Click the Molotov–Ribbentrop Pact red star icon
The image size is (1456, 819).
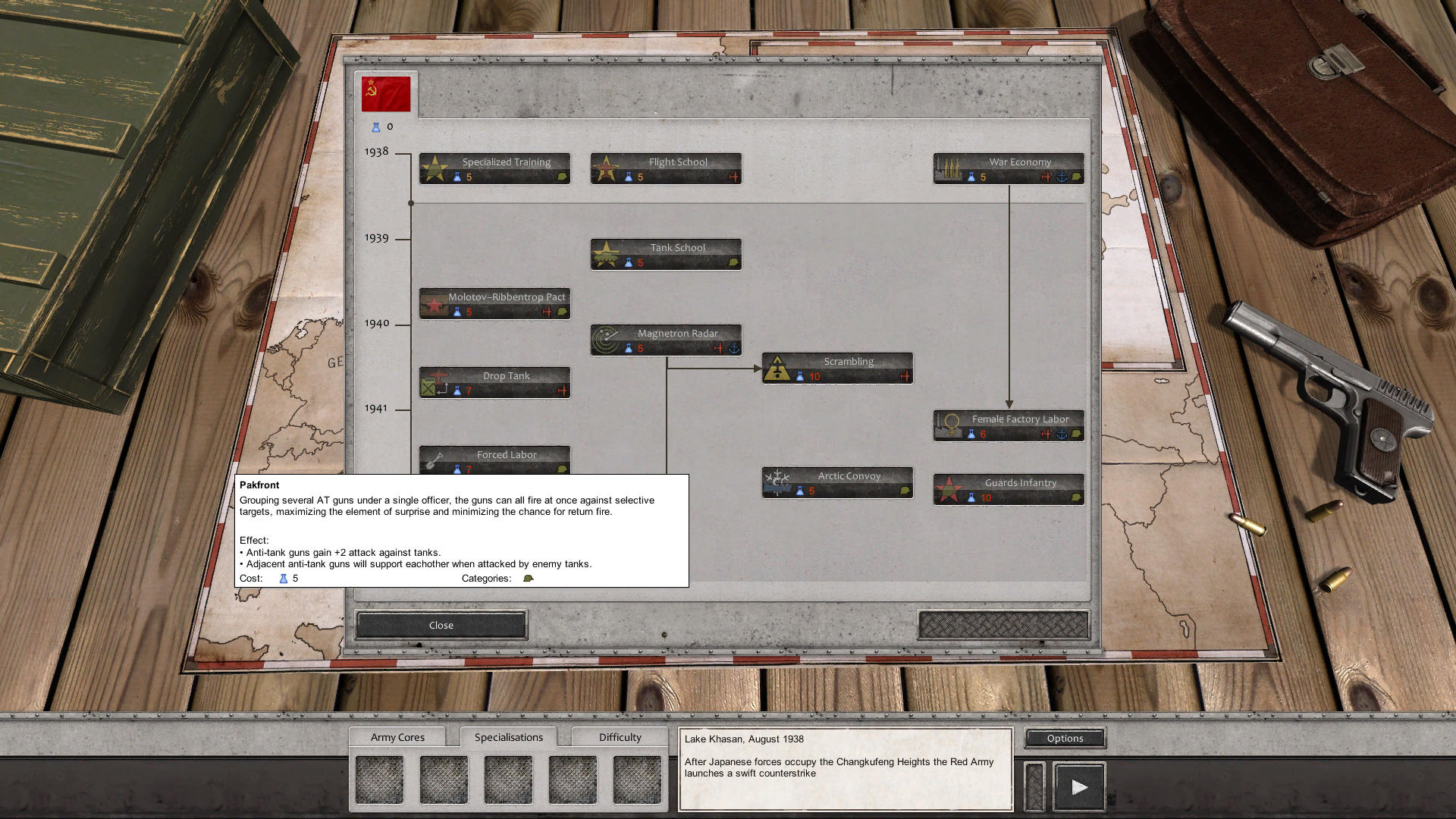click(435, 303)
